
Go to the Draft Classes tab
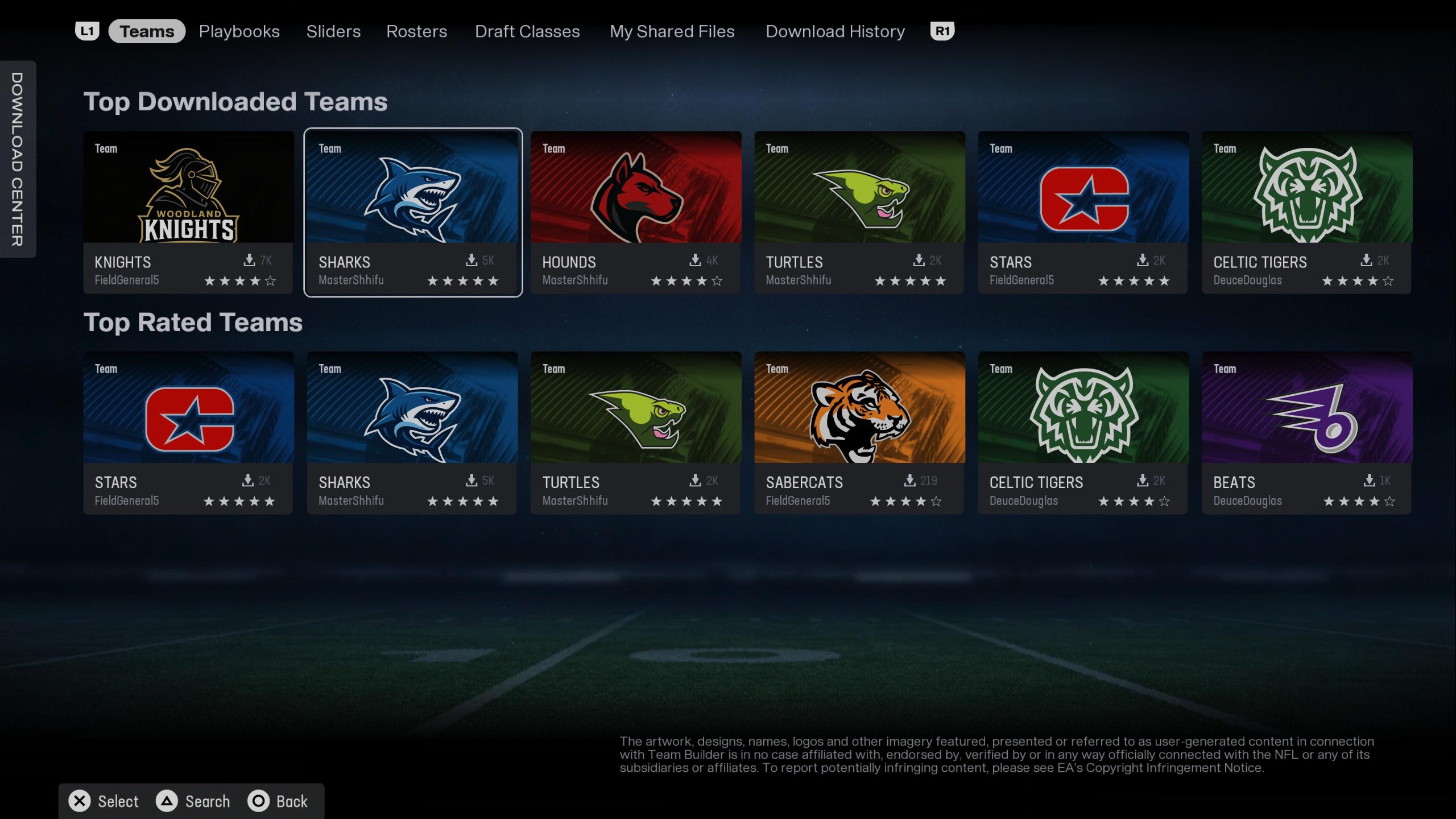click(527, 31)
